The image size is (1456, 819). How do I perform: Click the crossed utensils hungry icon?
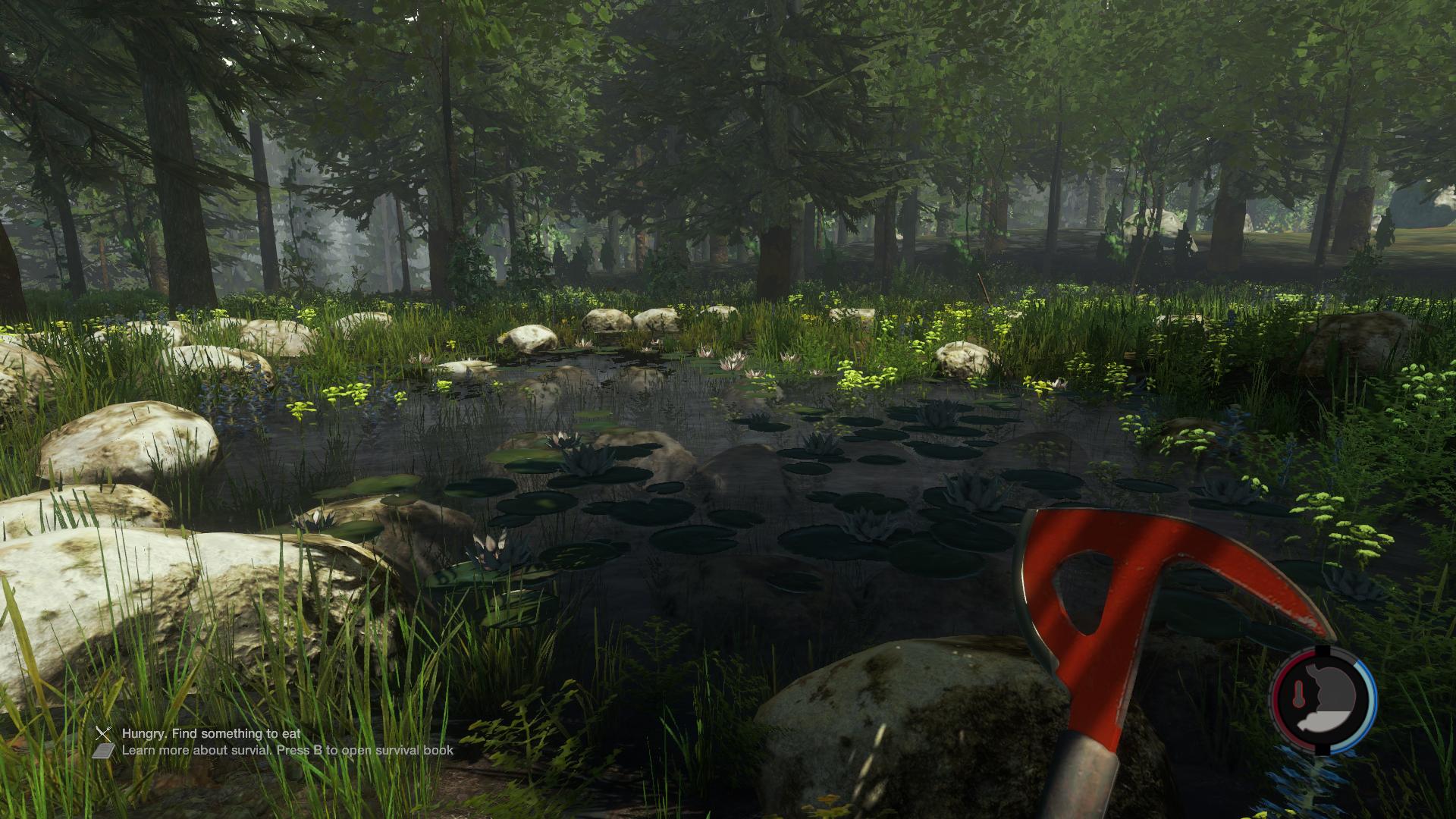(x=104, y=733)
